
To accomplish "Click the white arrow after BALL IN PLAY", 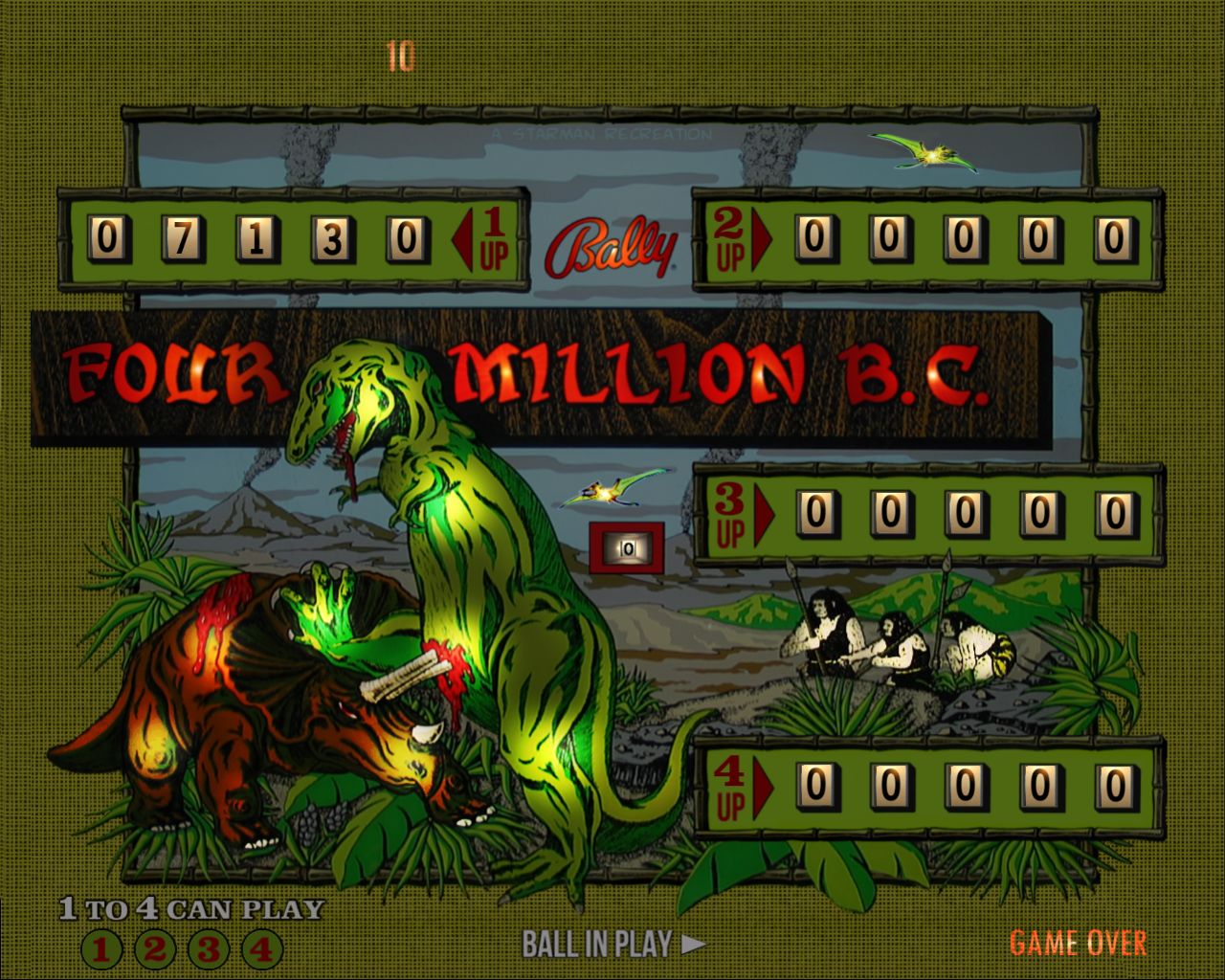I will tap(693, 944).
